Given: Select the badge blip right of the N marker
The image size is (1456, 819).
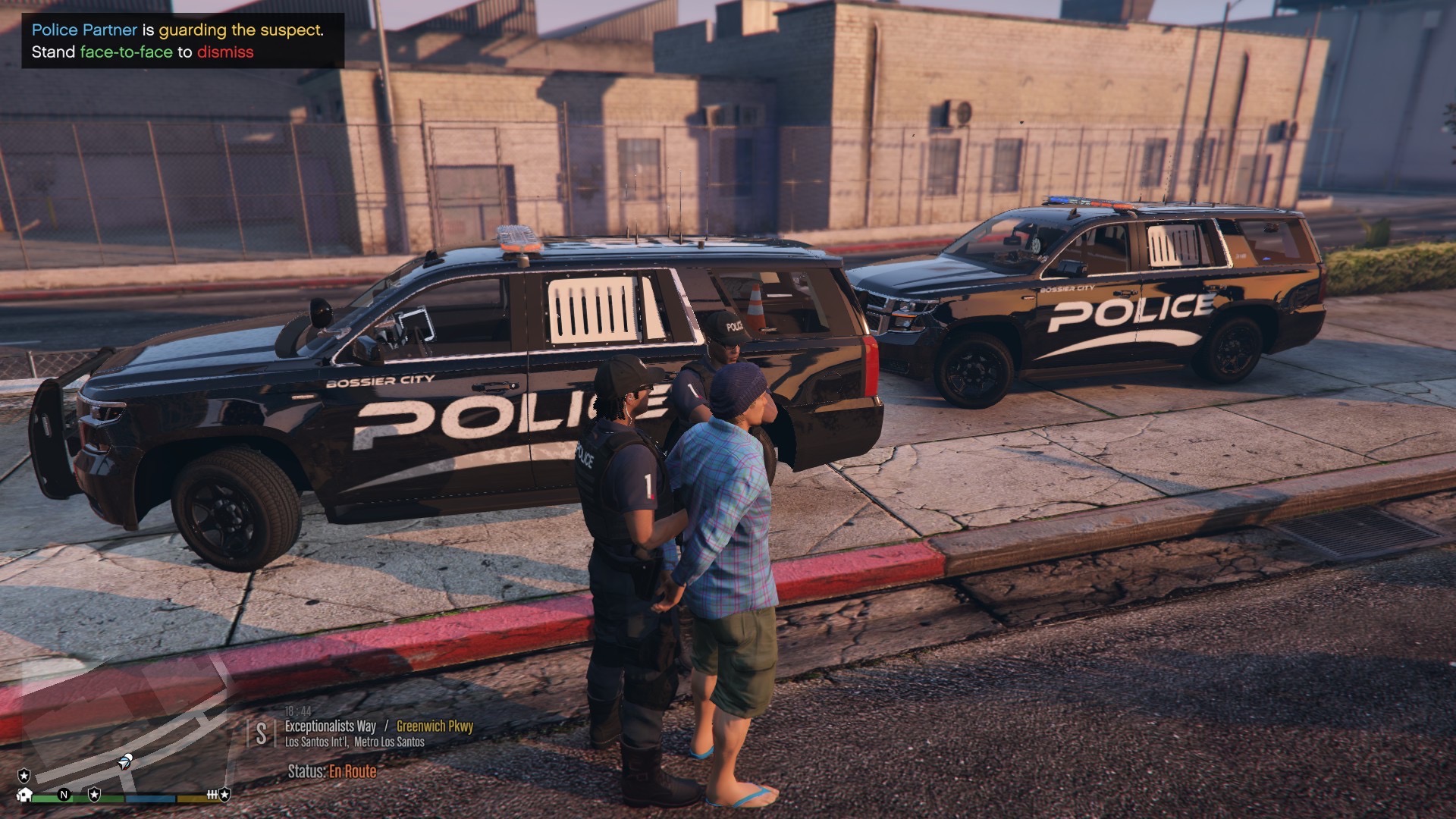Looking at the screenshot, I should pyautogui.click(x=94, y=794).
